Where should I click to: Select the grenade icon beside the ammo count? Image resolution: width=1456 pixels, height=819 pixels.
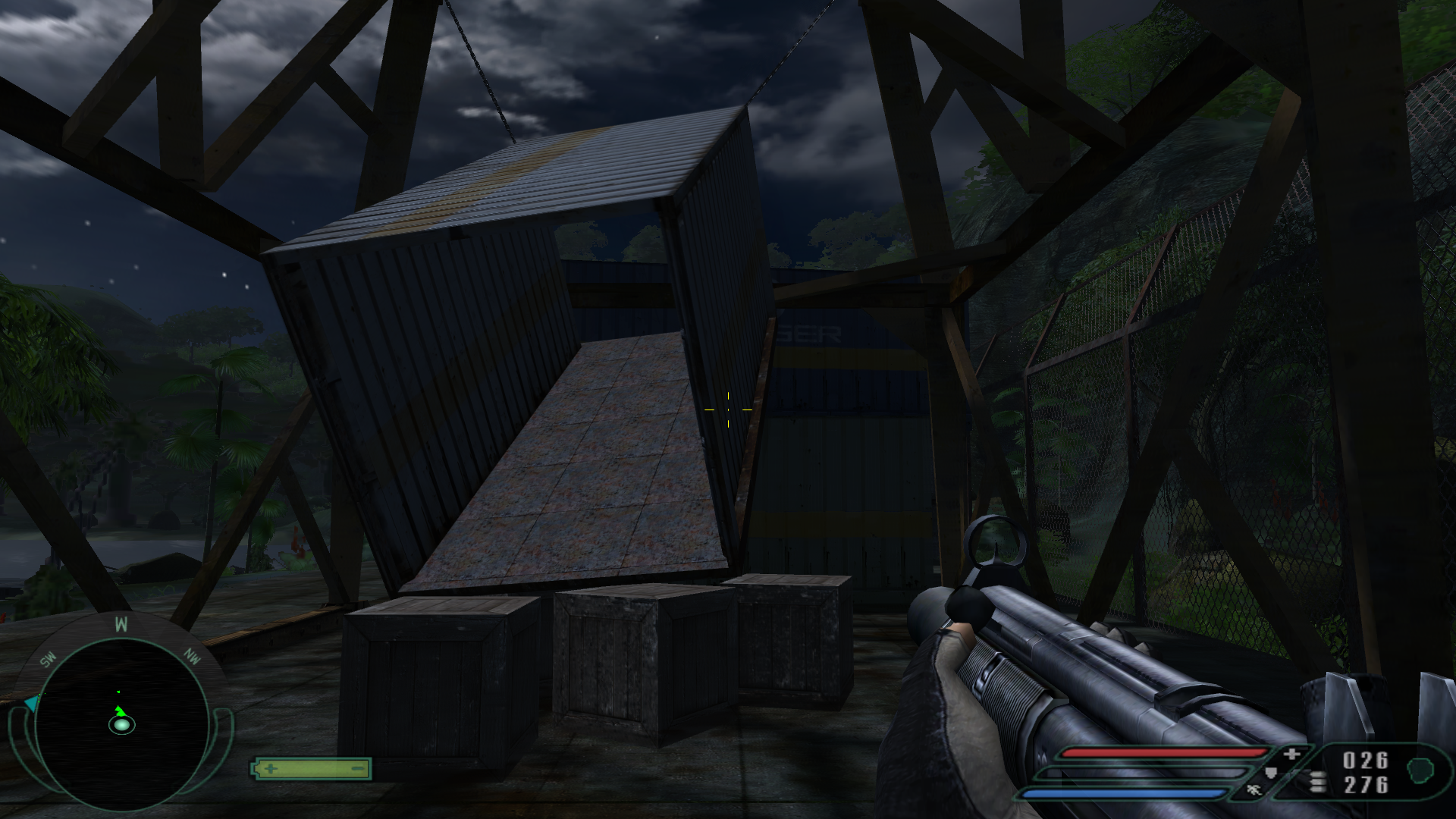[x=1419, y=771]
